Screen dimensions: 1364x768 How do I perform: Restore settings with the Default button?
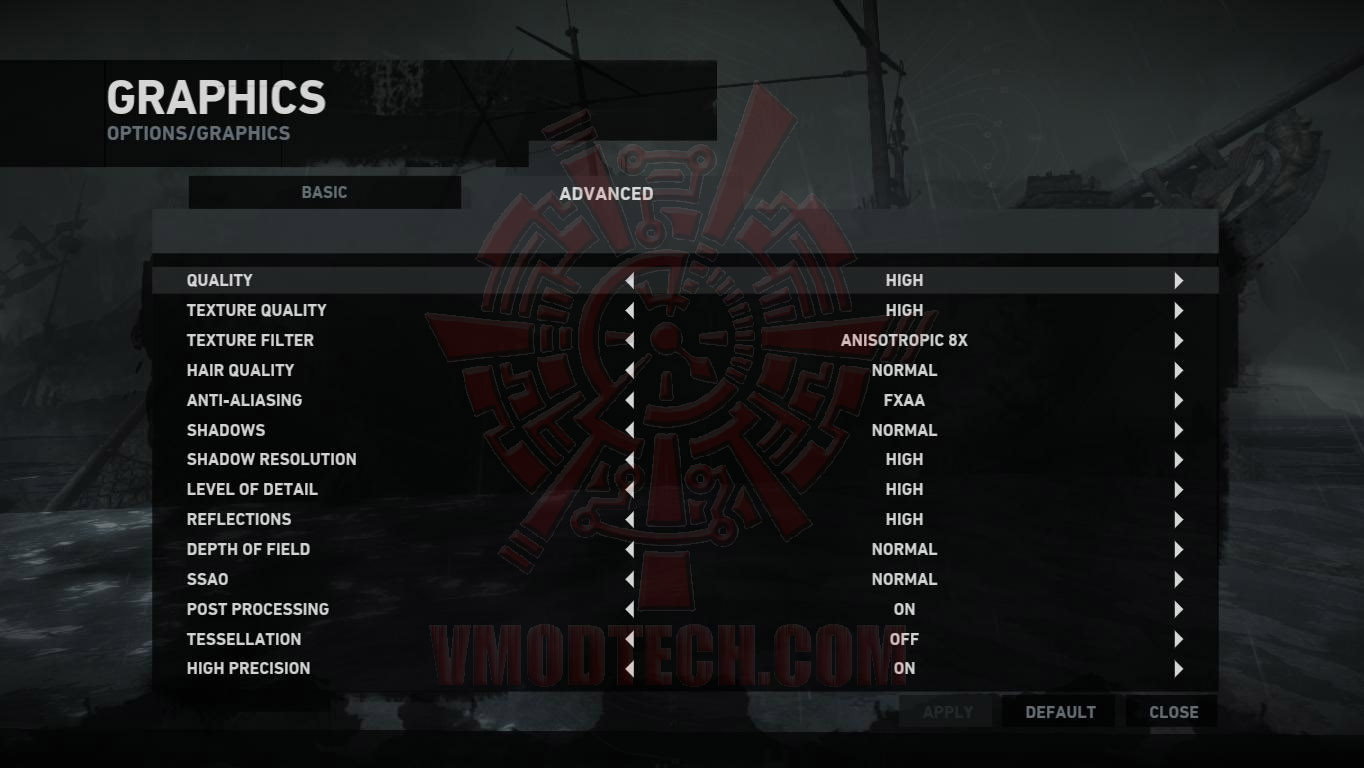(x=1060, y=712)
